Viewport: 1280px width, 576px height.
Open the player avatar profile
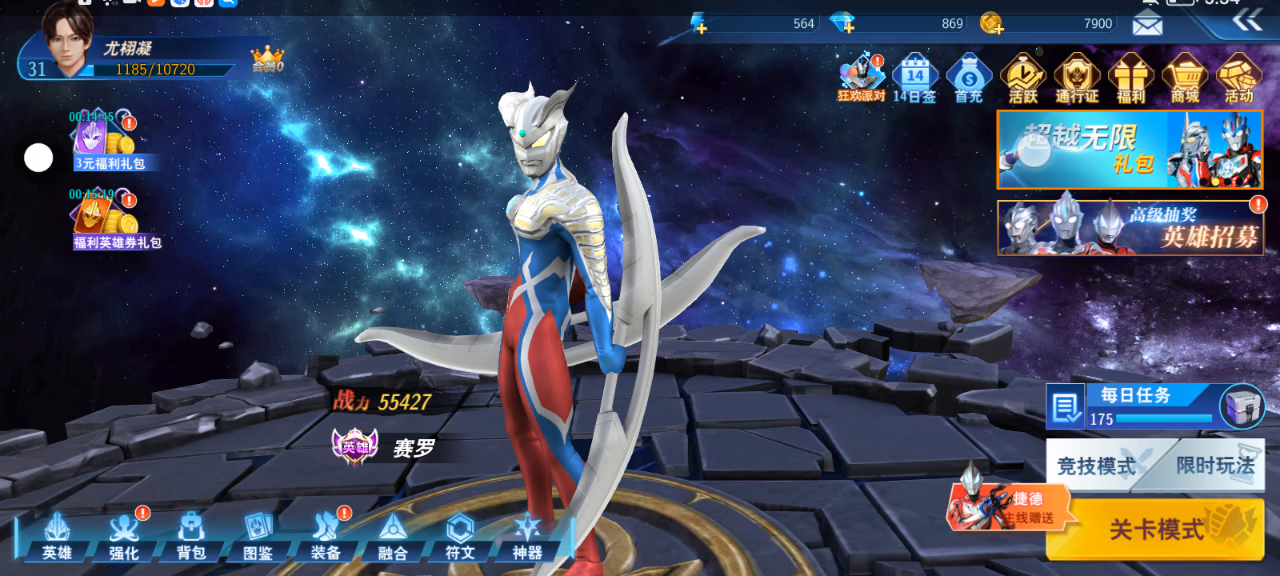(x=68, y=42)
